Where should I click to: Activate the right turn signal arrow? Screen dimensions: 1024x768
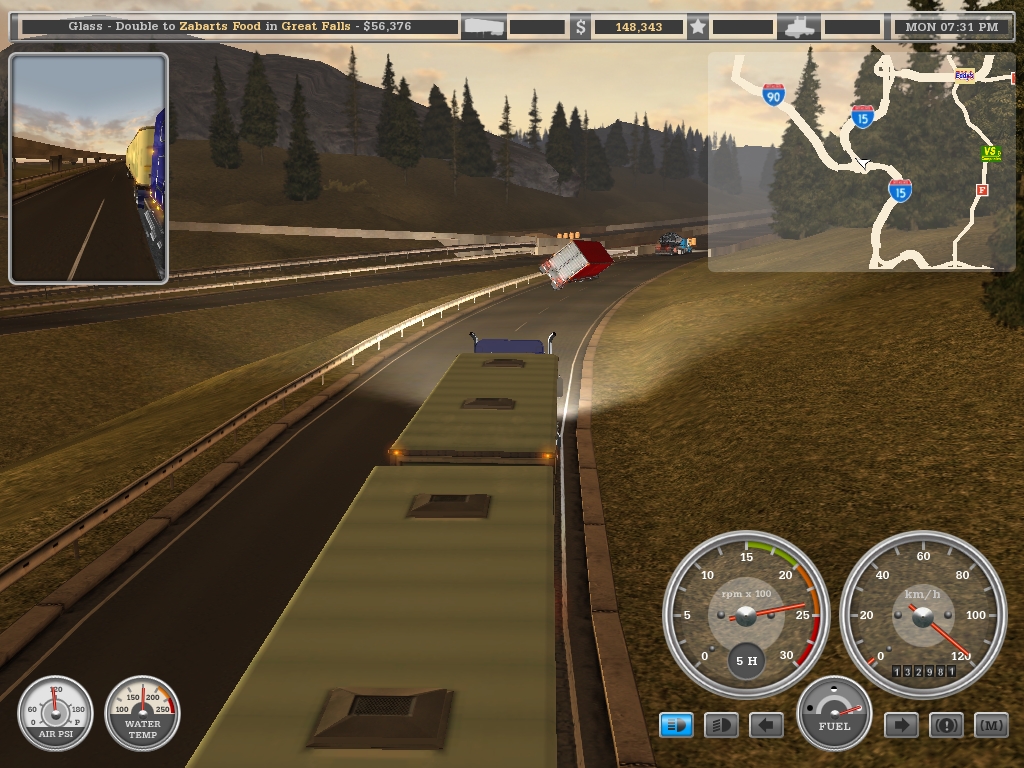[901, 725]
